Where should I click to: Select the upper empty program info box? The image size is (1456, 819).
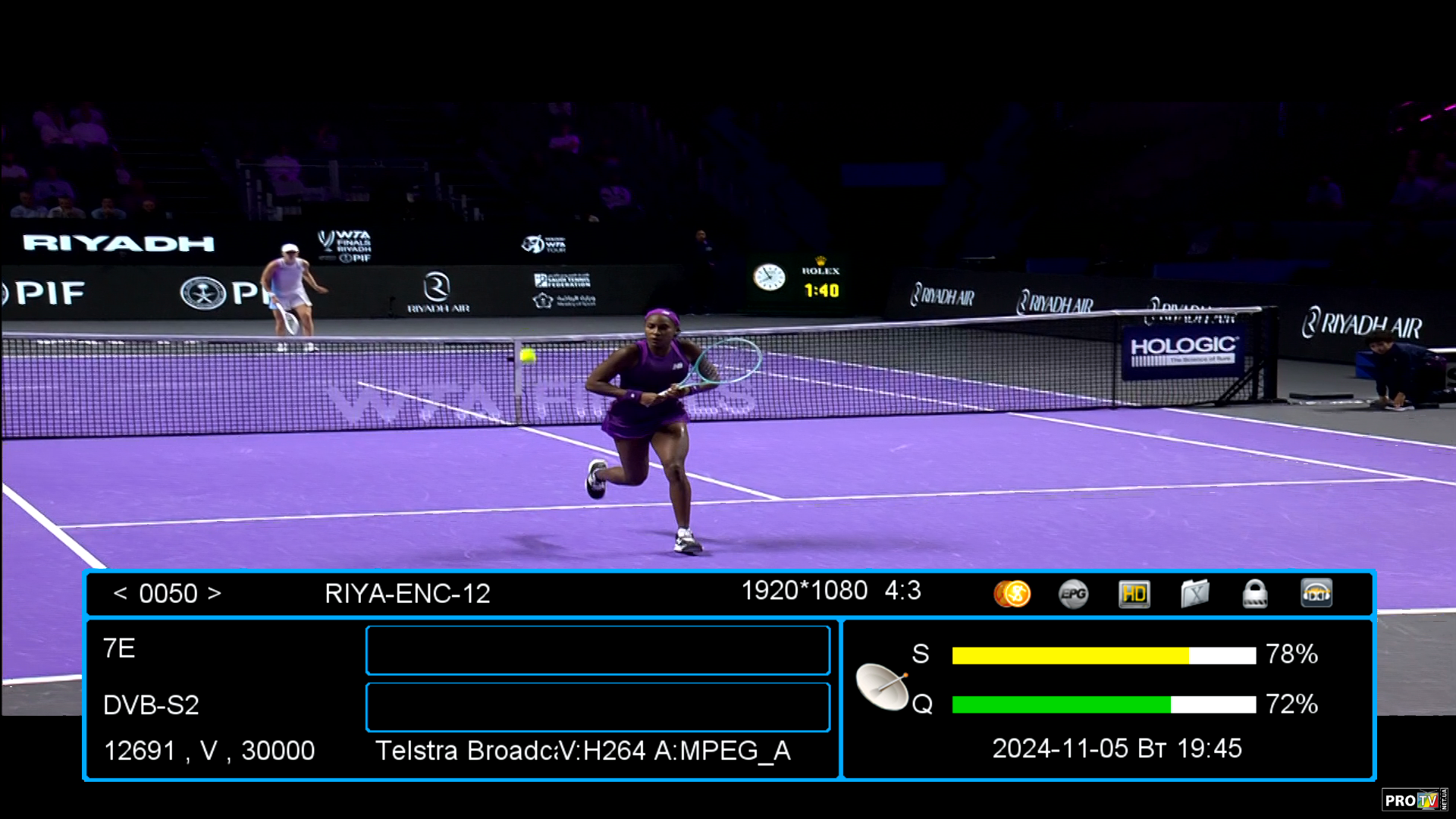pyautogui.click(x=598, y=650)
